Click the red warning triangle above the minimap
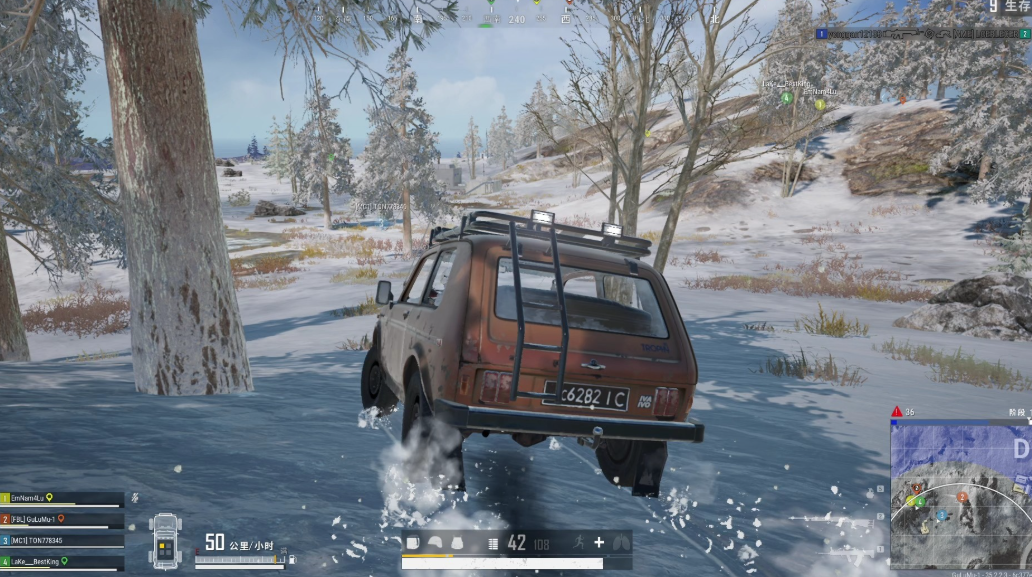Image resolution: width=1032 pixels, height=577 pixels. pyautogui.click(x=896, y=411)
